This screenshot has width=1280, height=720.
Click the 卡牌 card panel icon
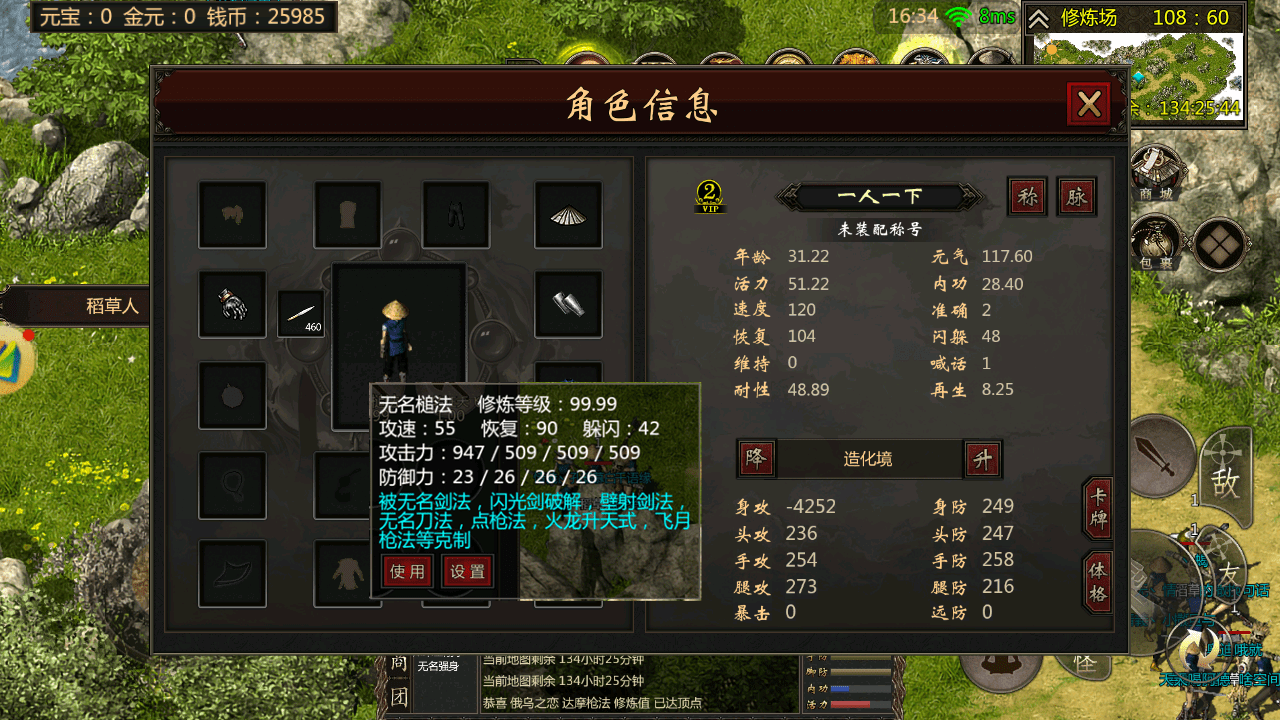[1096, 505]
